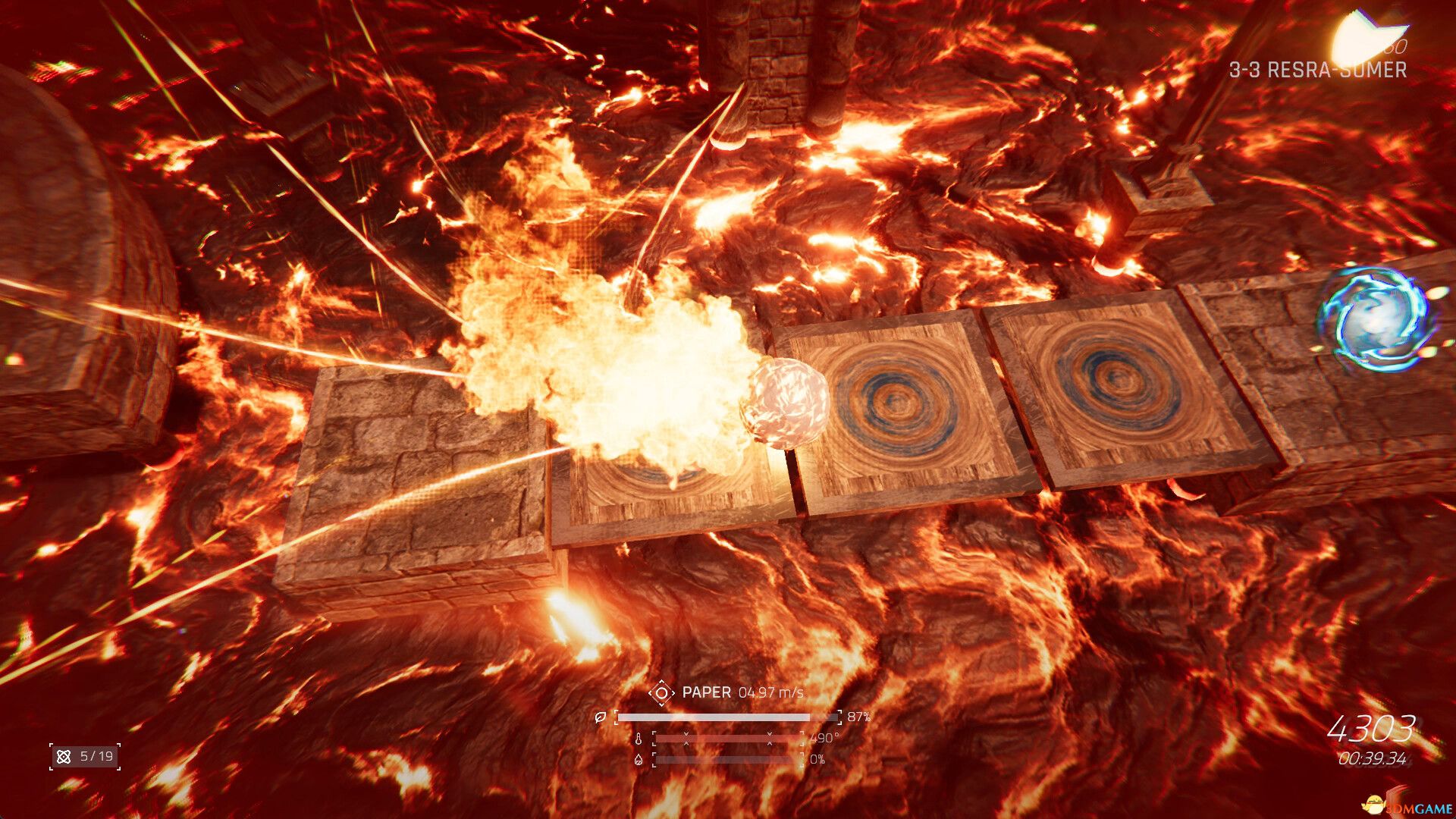
Task: Click the thermometer temperature icon
Action: [639, 739]
